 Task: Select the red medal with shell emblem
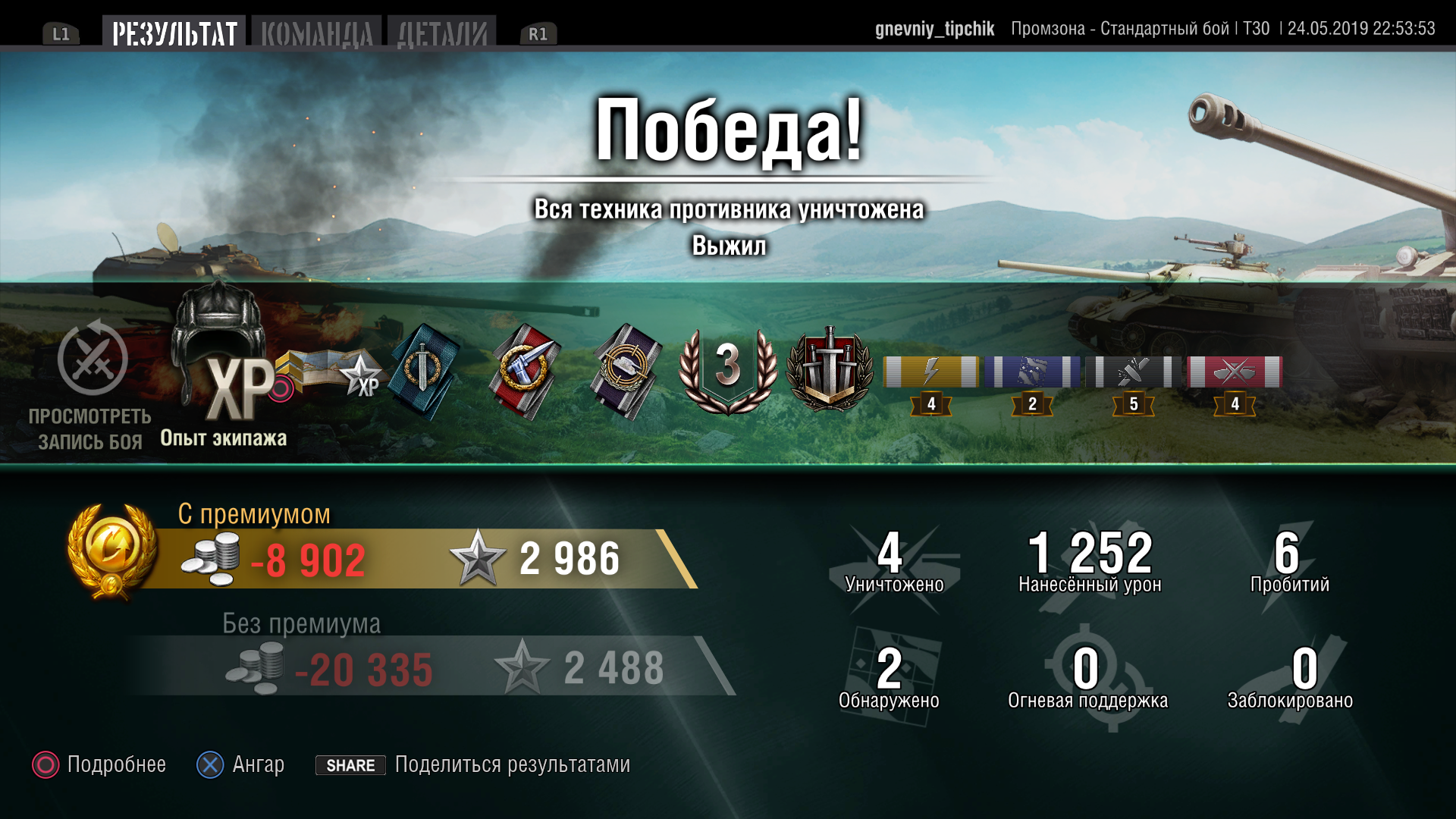click(x=525, y=372)
